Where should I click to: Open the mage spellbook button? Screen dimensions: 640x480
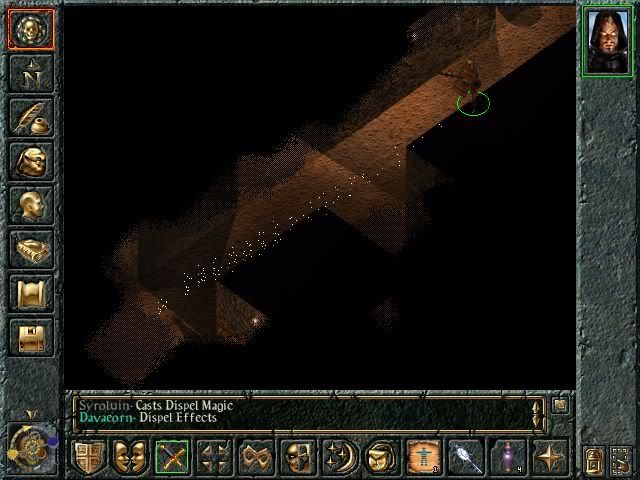pos(29,248)
